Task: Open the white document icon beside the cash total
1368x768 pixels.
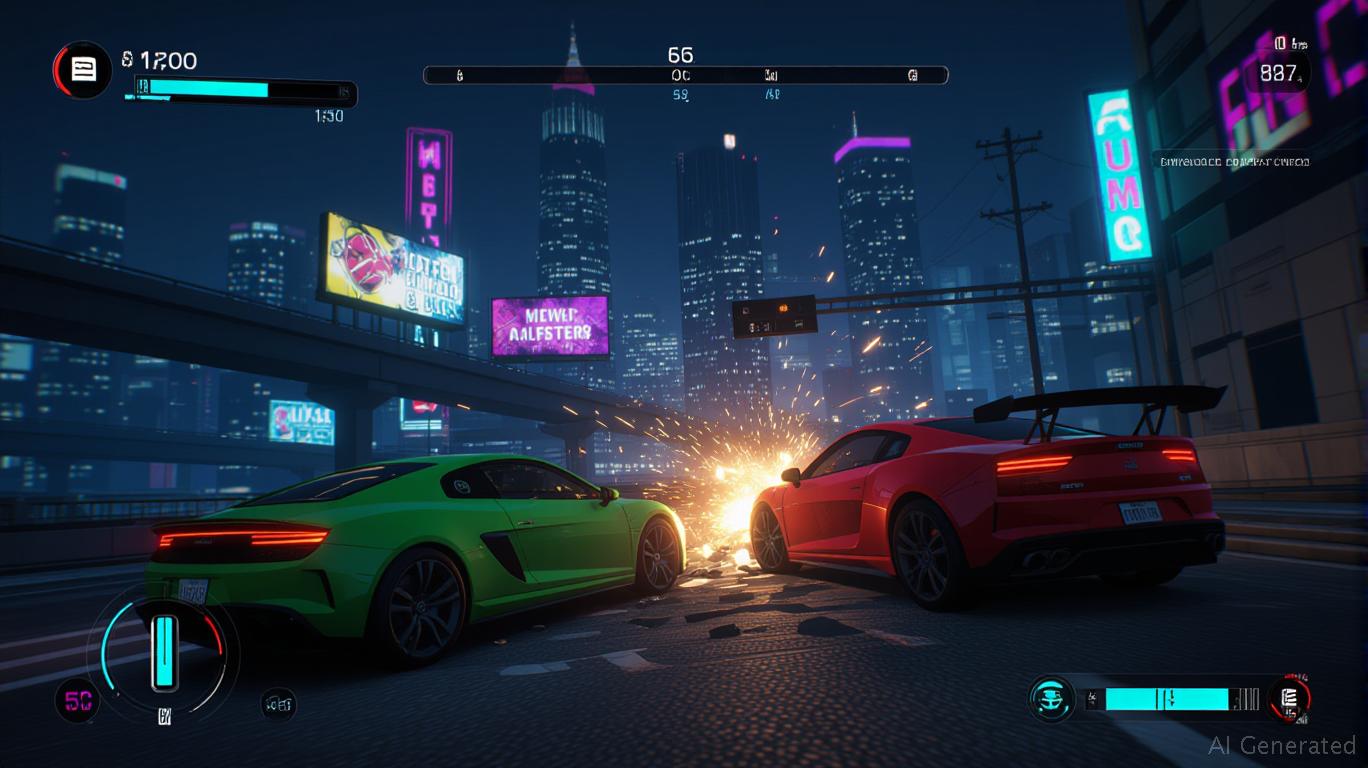Action: [82, 69]
